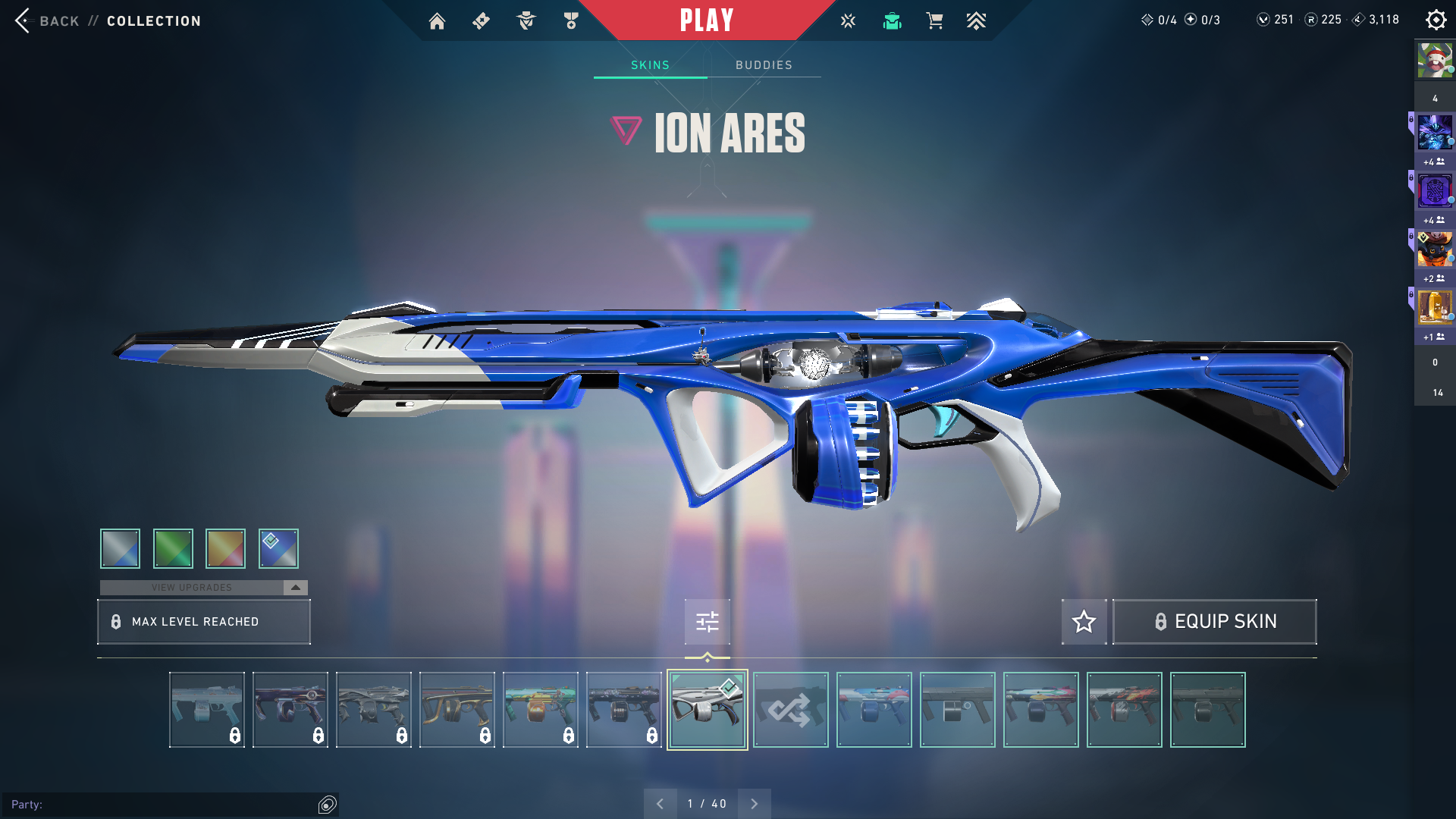Select the highlighted Ion Ares thumbnail
This screenshot has width=1456, height=819.
[x=707, y=710]
